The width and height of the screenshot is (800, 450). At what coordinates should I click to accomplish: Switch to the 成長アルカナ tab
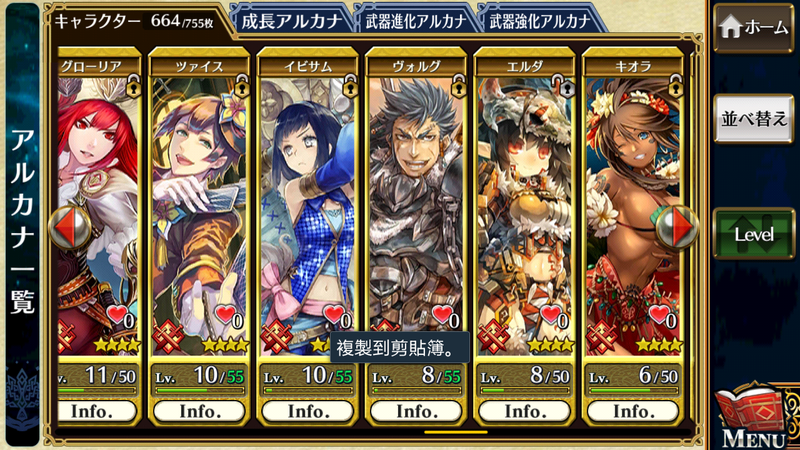click(291, 19)
